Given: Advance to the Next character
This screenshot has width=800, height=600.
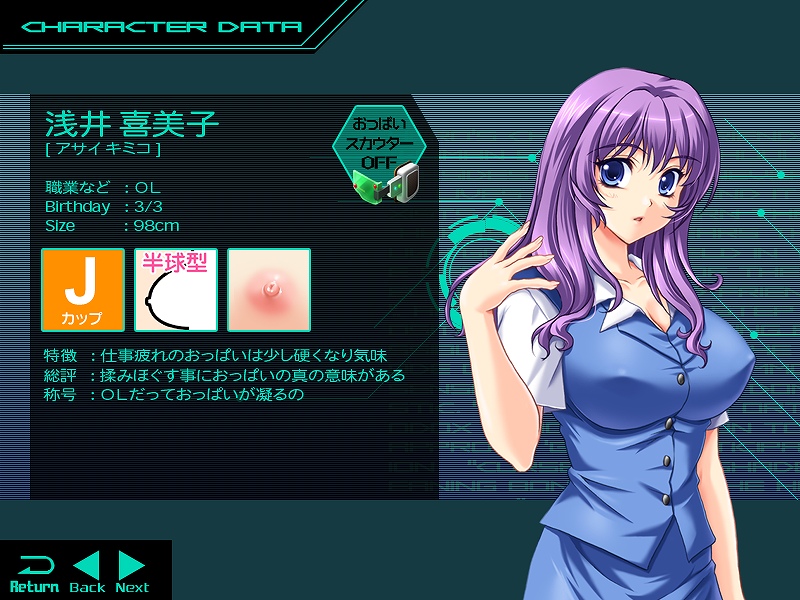Looking at the screenshot, I should point(132,571).
